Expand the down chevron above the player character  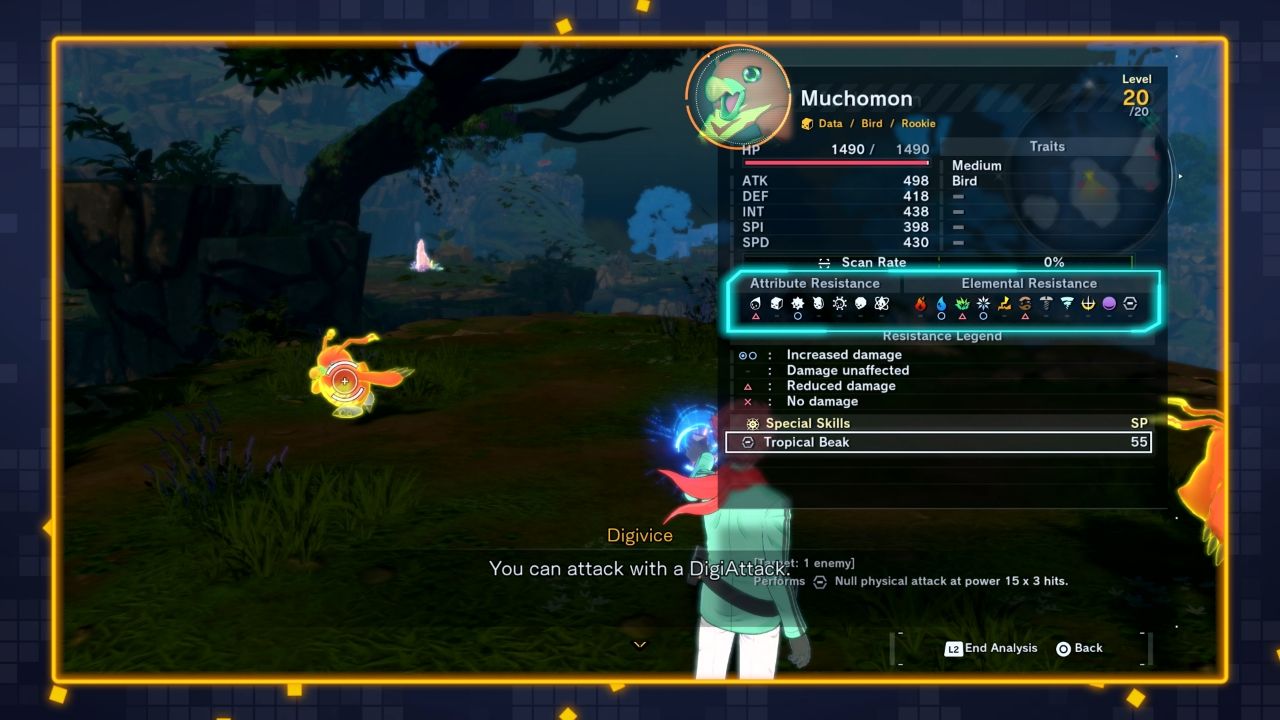click(x=640, y=645)
